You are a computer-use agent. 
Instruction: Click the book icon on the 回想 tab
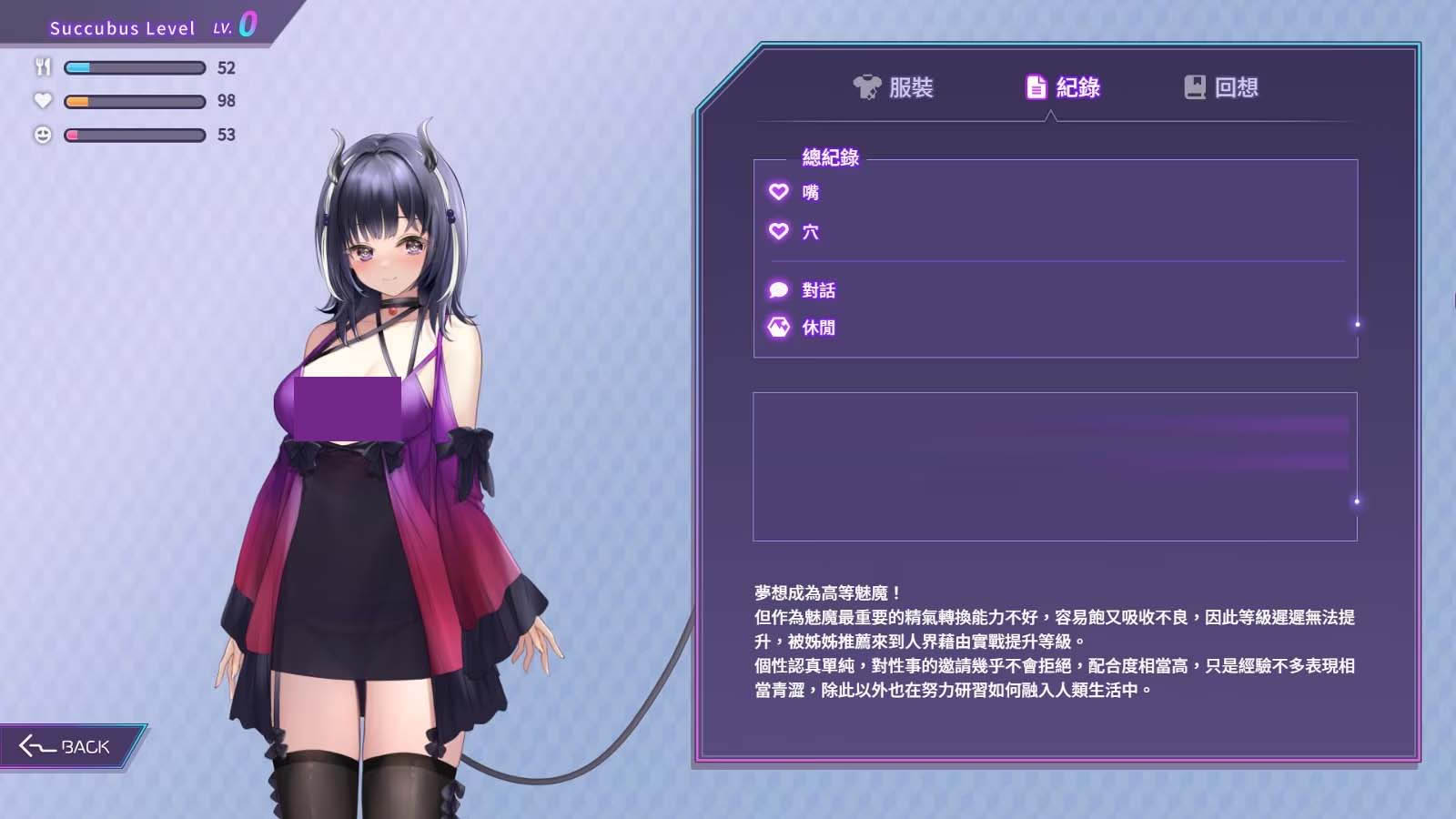click(1193, 87)
